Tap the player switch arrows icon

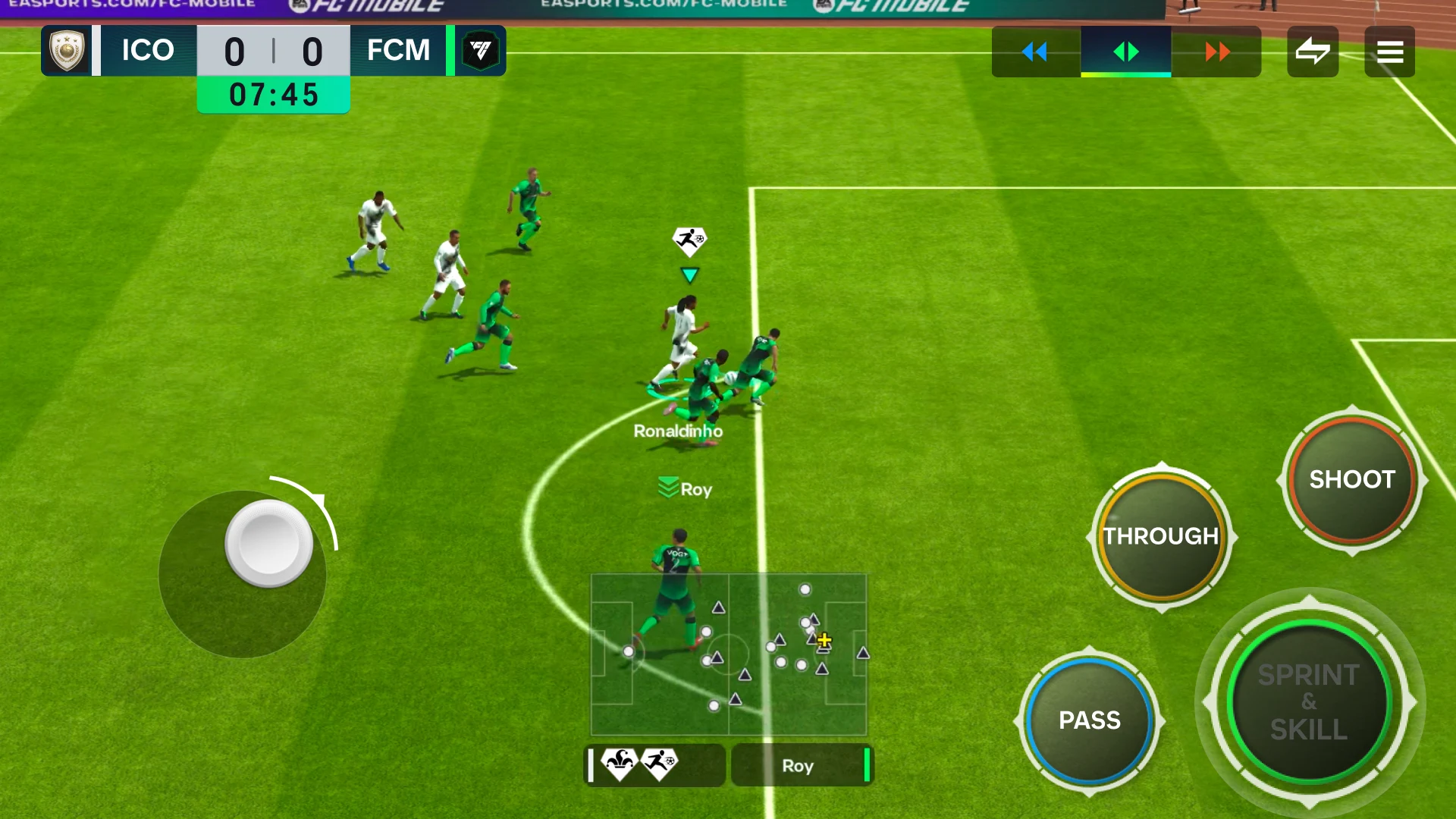1313,51
